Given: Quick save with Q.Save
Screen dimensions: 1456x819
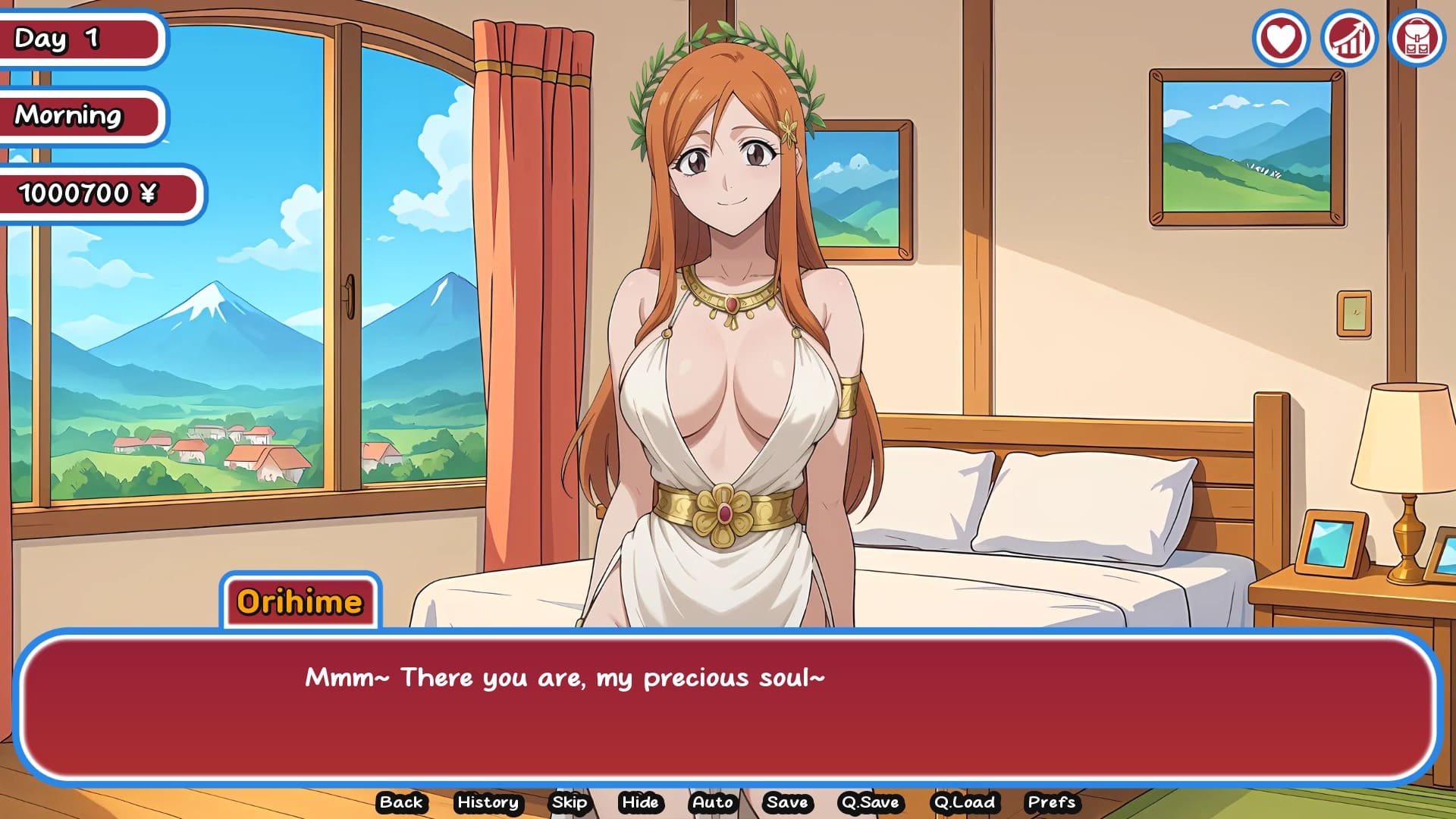Looking at the screenshot, I should tap(870, 802).
